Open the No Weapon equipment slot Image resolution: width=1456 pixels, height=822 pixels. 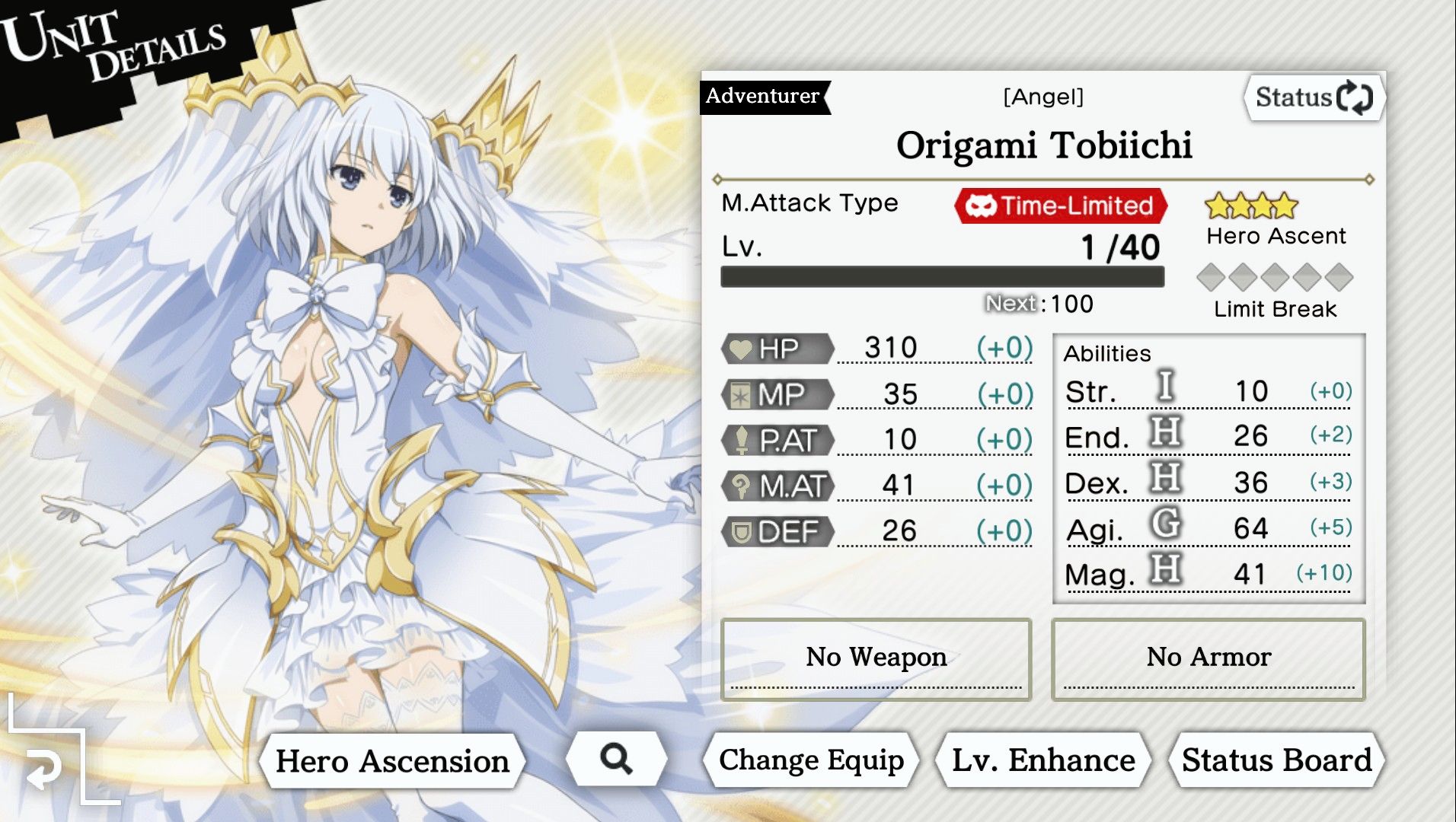(876, 656)
